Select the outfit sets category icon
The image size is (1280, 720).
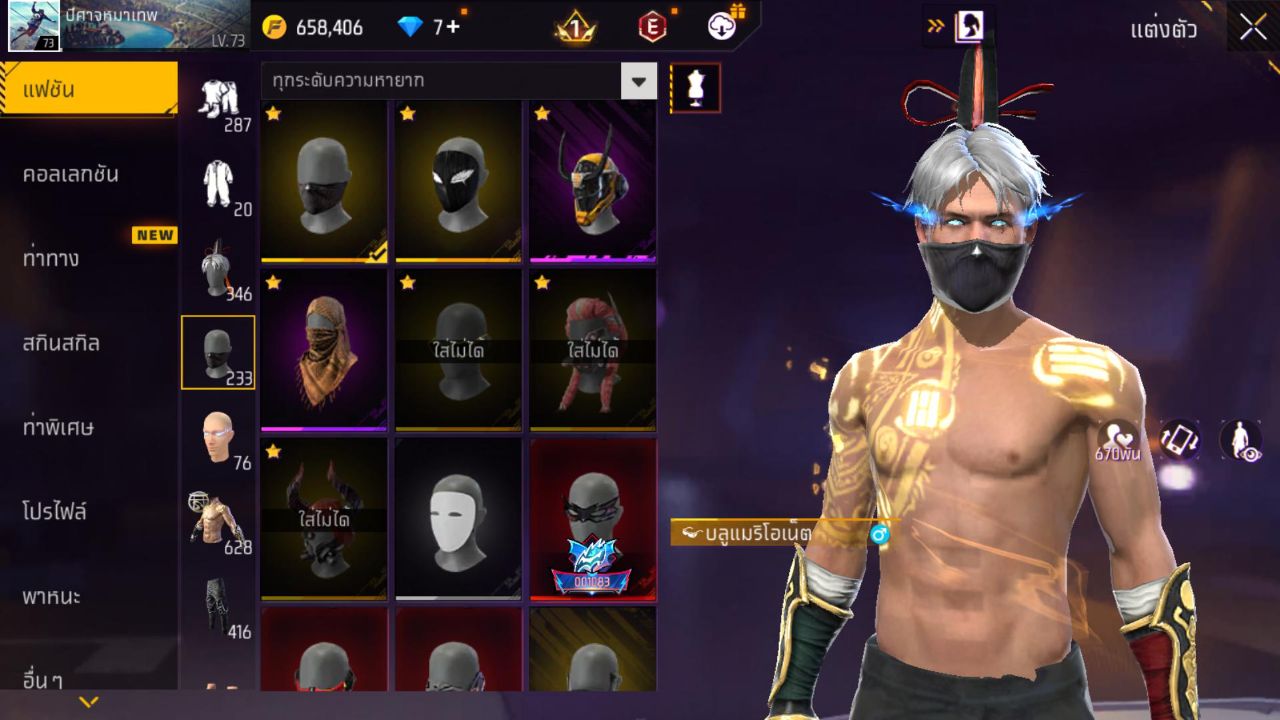coord(218,103)
